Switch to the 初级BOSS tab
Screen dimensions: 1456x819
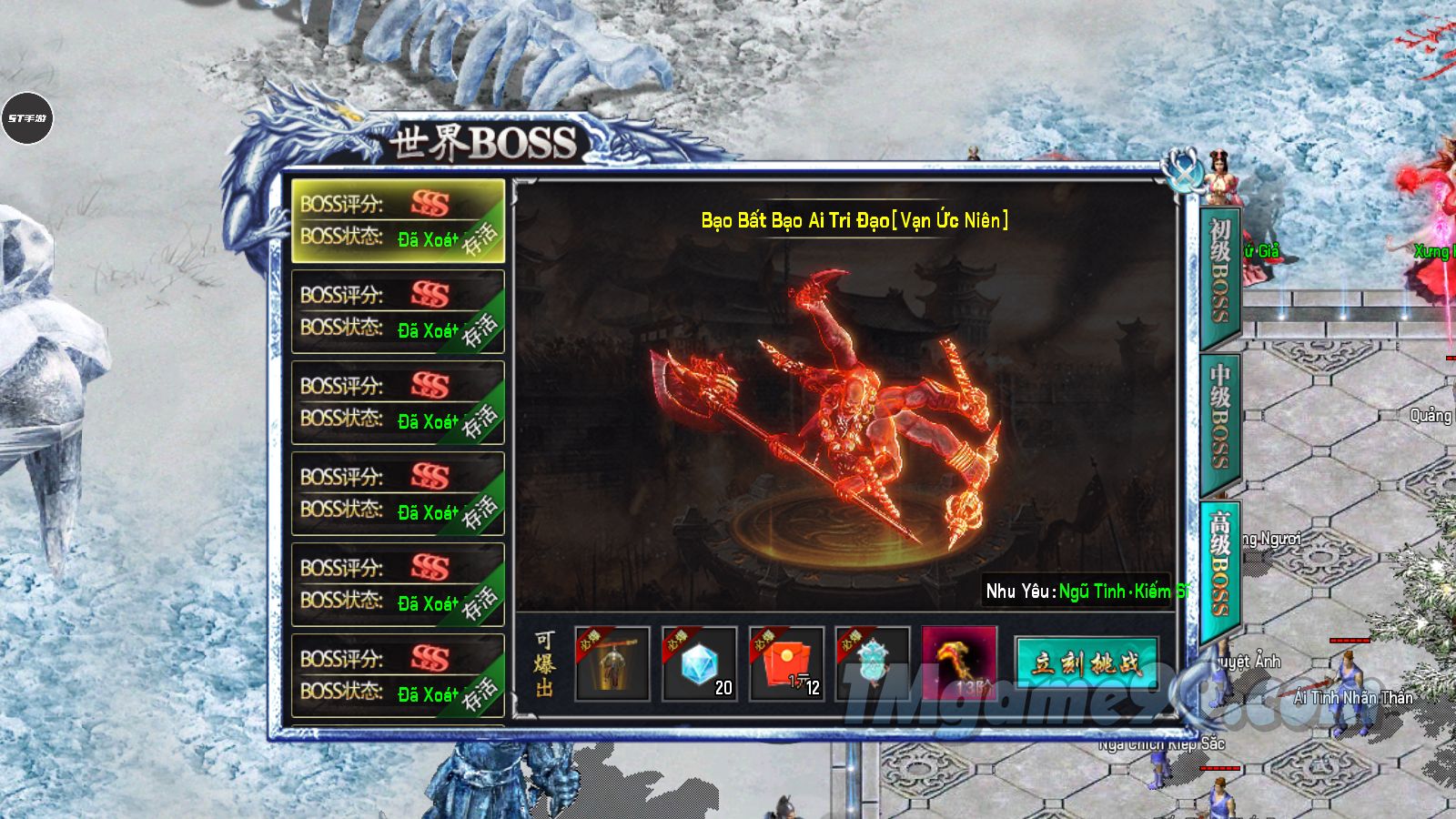pos(1220,273)
